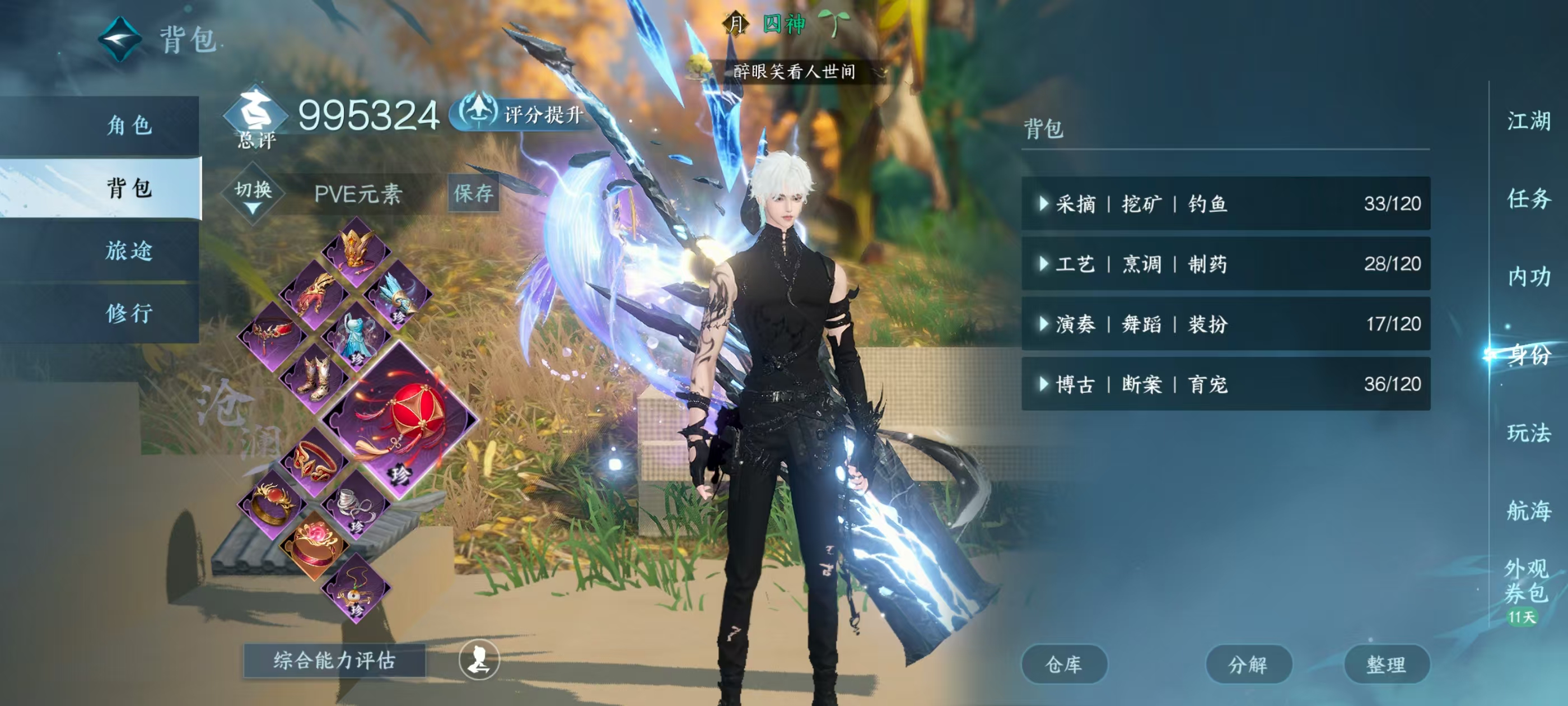Select the 背包 backpack tab
The width and height of the screenshot is (1568, 706).
point(129,188)
